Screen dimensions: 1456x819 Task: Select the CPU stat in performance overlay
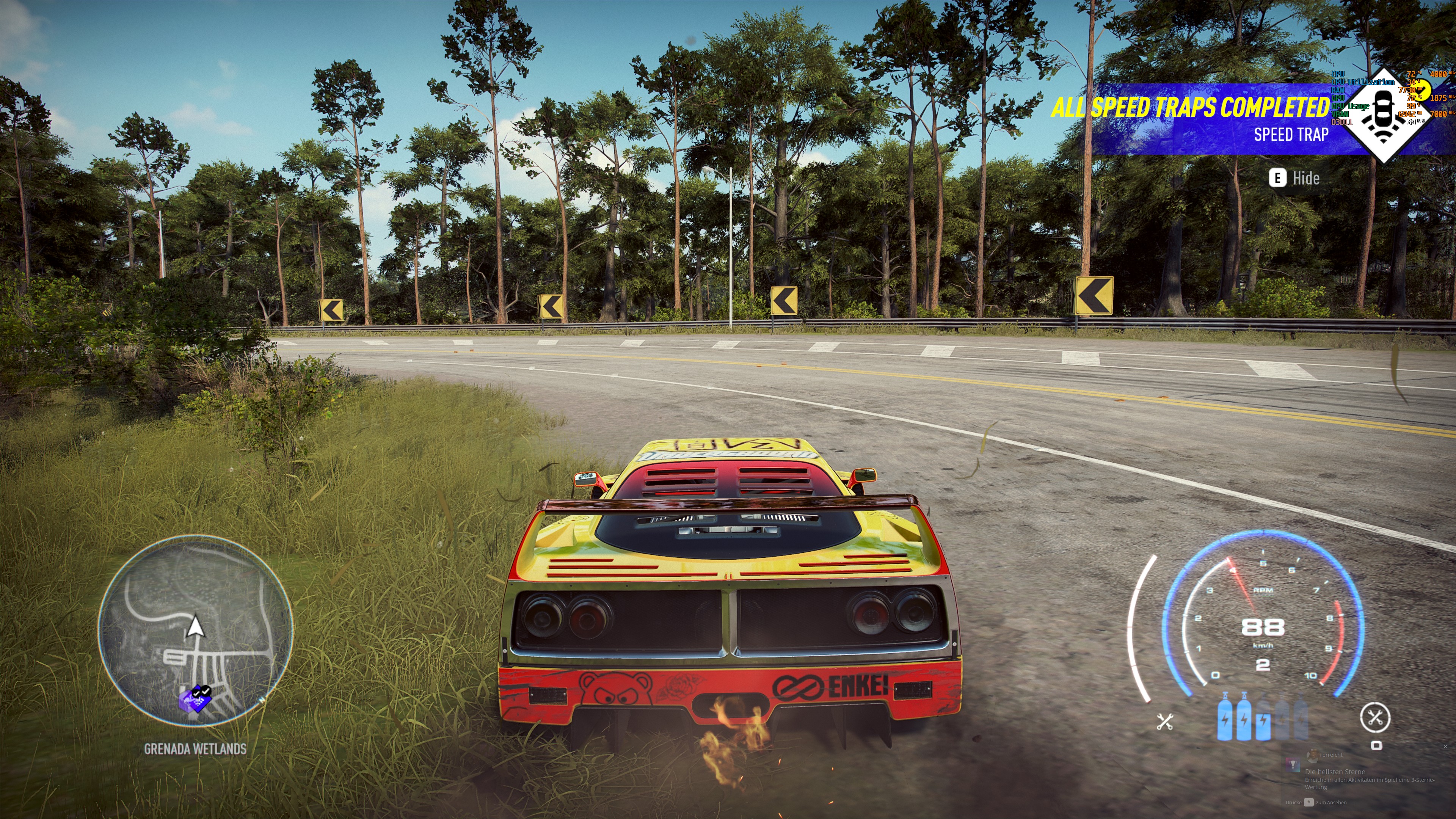point(1338,75)
